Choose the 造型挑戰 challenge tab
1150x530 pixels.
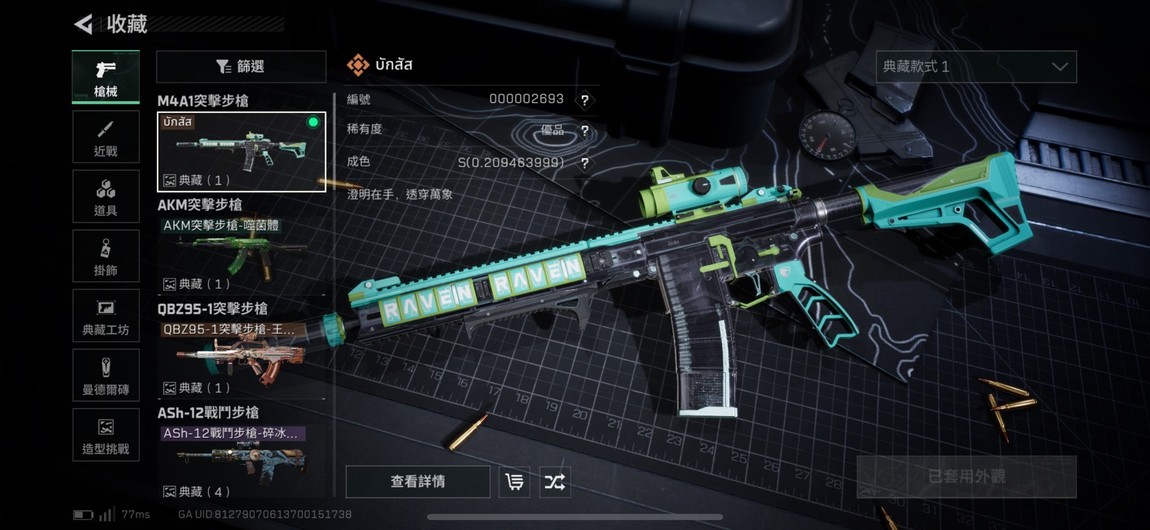[x=105, y=435]
